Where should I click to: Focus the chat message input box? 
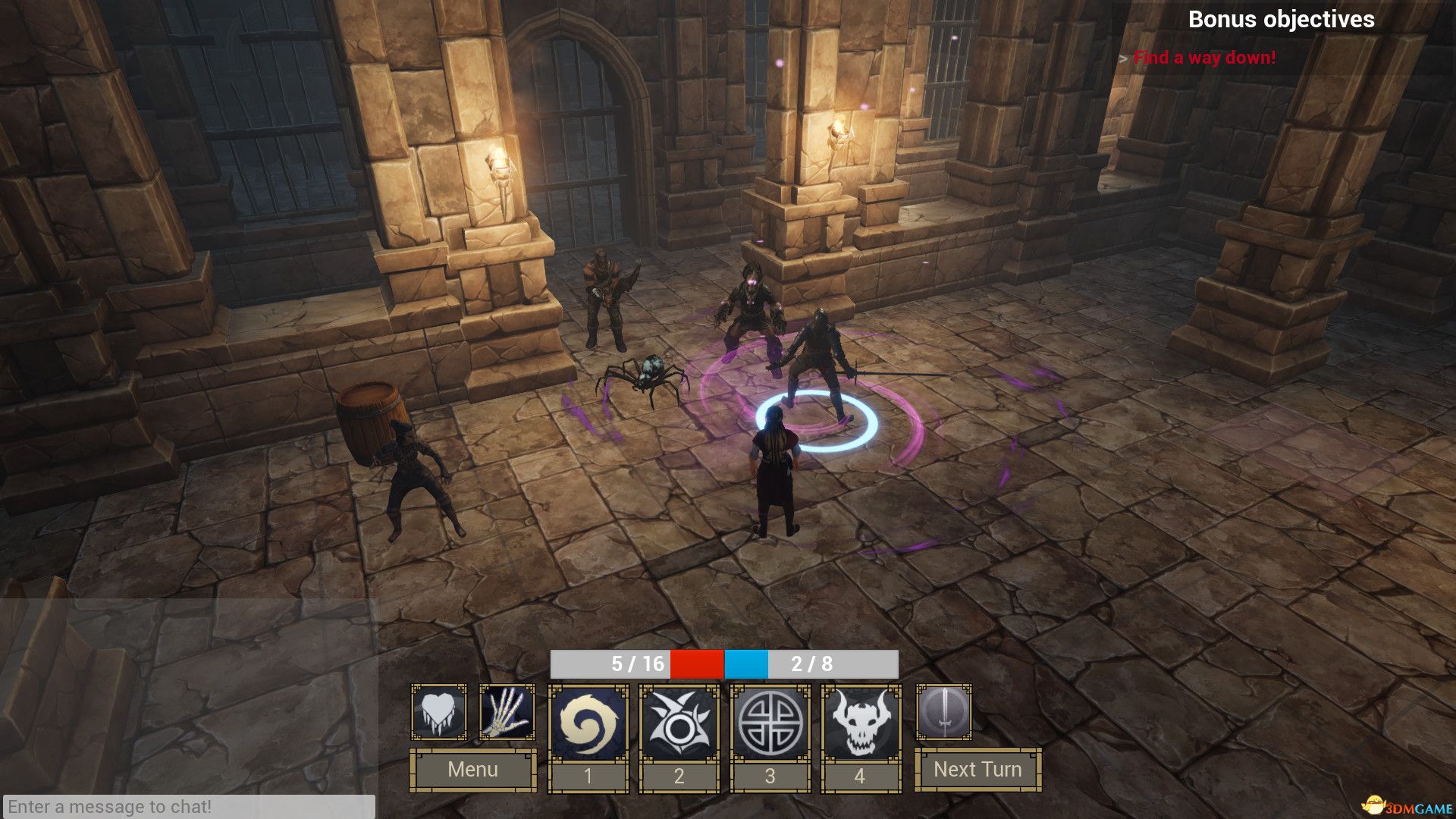pyautogui.click(x=188, y=806)
